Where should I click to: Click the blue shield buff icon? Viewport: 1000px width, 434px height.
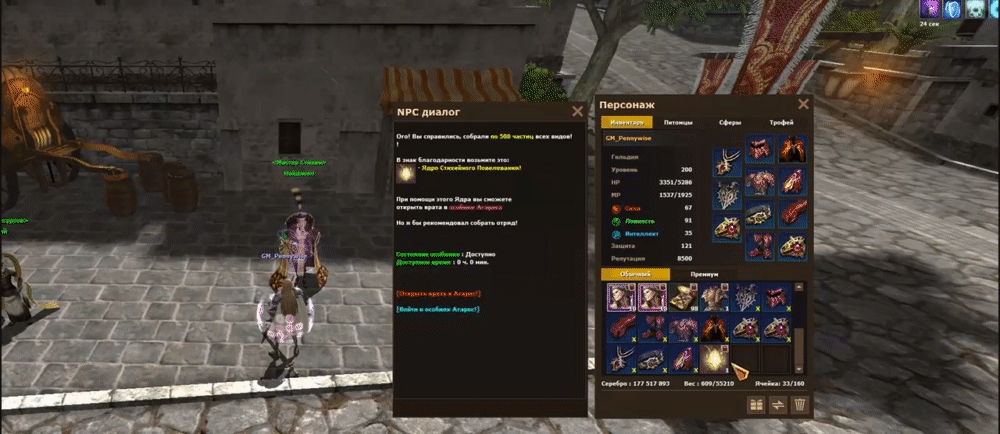click(953, 9)
